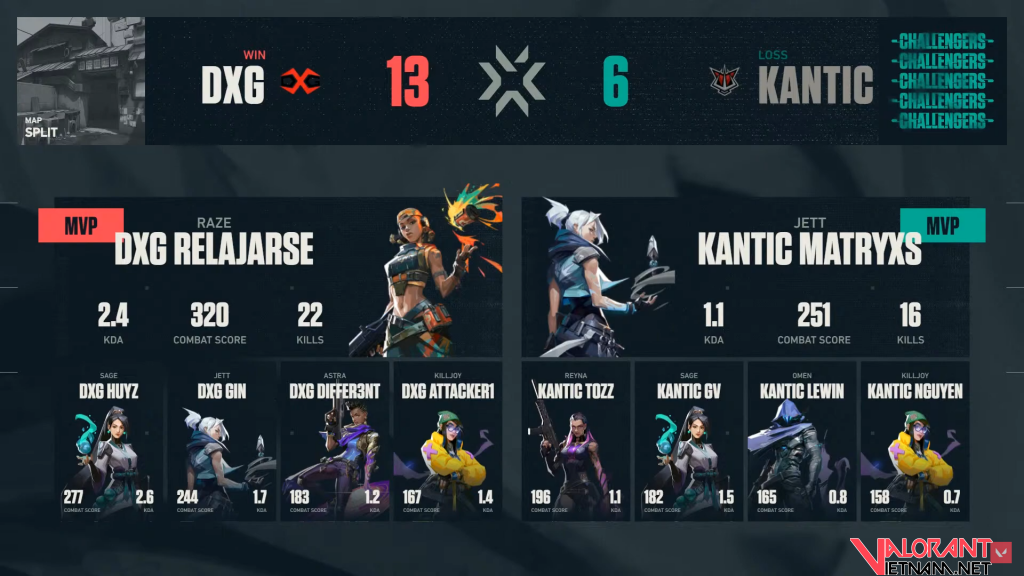The image size is (1024, 576).
Task: Click the Split map thumbnail
Action: point(81,81)
